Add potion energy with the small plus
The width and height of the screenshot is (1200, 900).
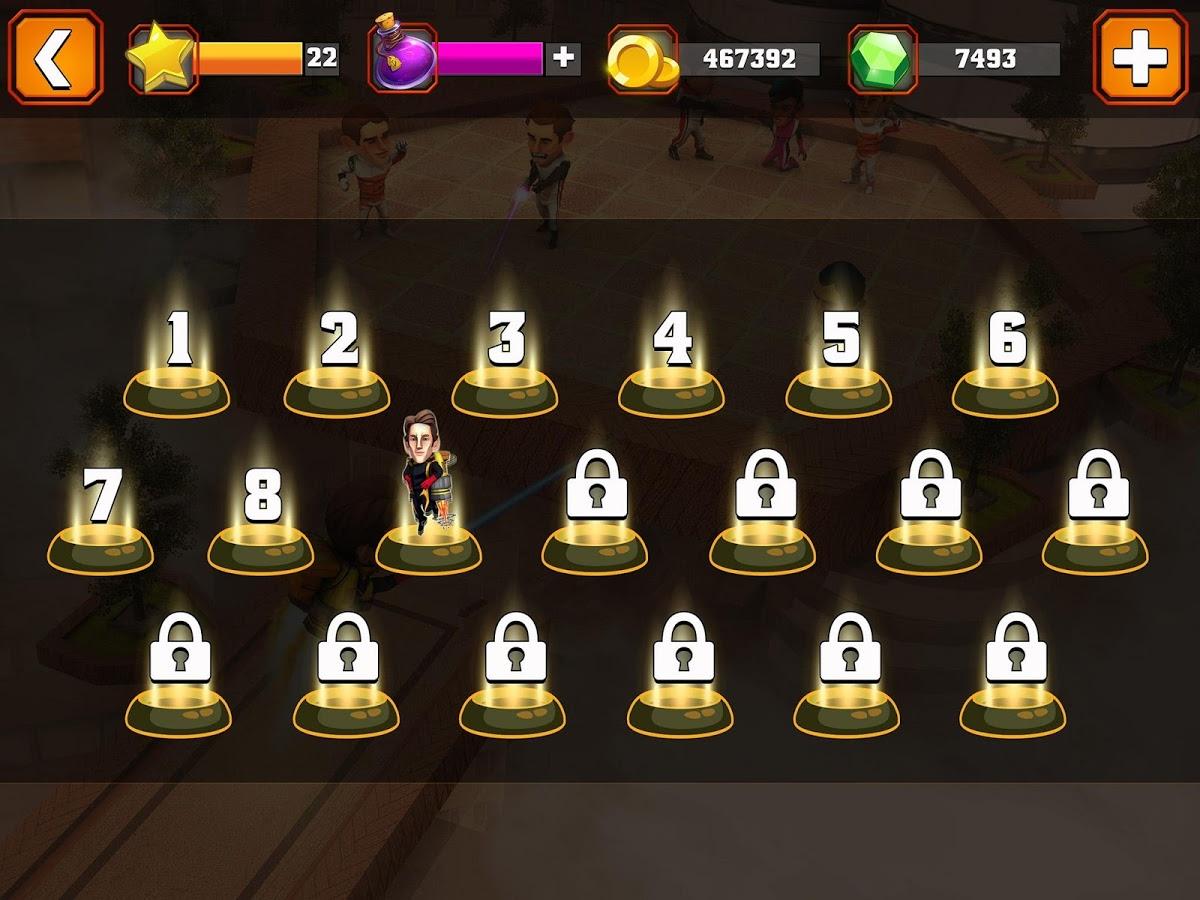[564, 58]
